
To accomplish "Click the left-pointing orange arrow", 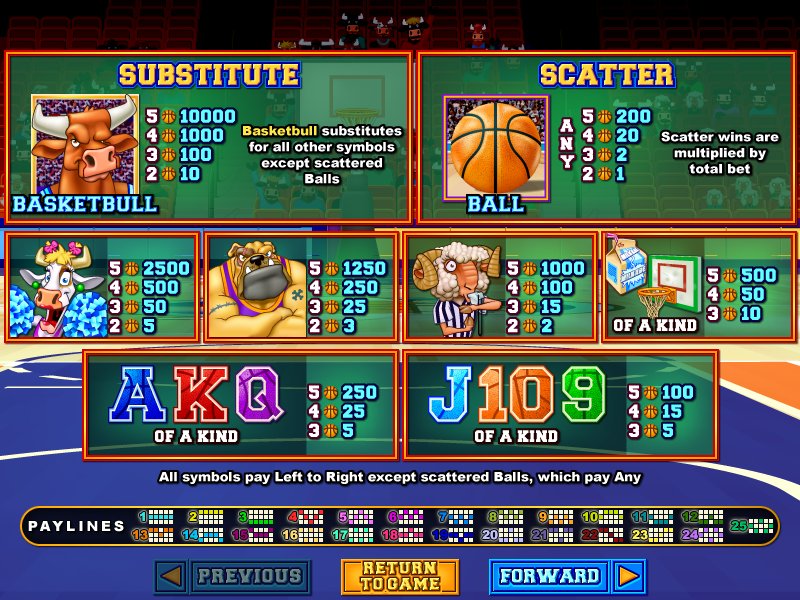I will (x=171, y=576).
